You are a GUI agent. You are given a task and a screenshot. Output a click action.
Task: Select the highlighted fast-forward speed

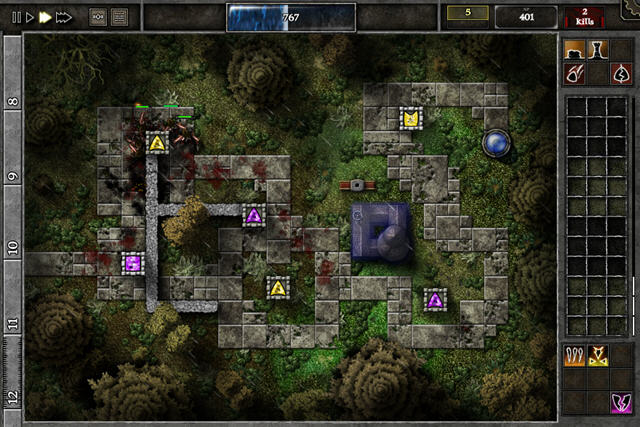click(45, 17)
